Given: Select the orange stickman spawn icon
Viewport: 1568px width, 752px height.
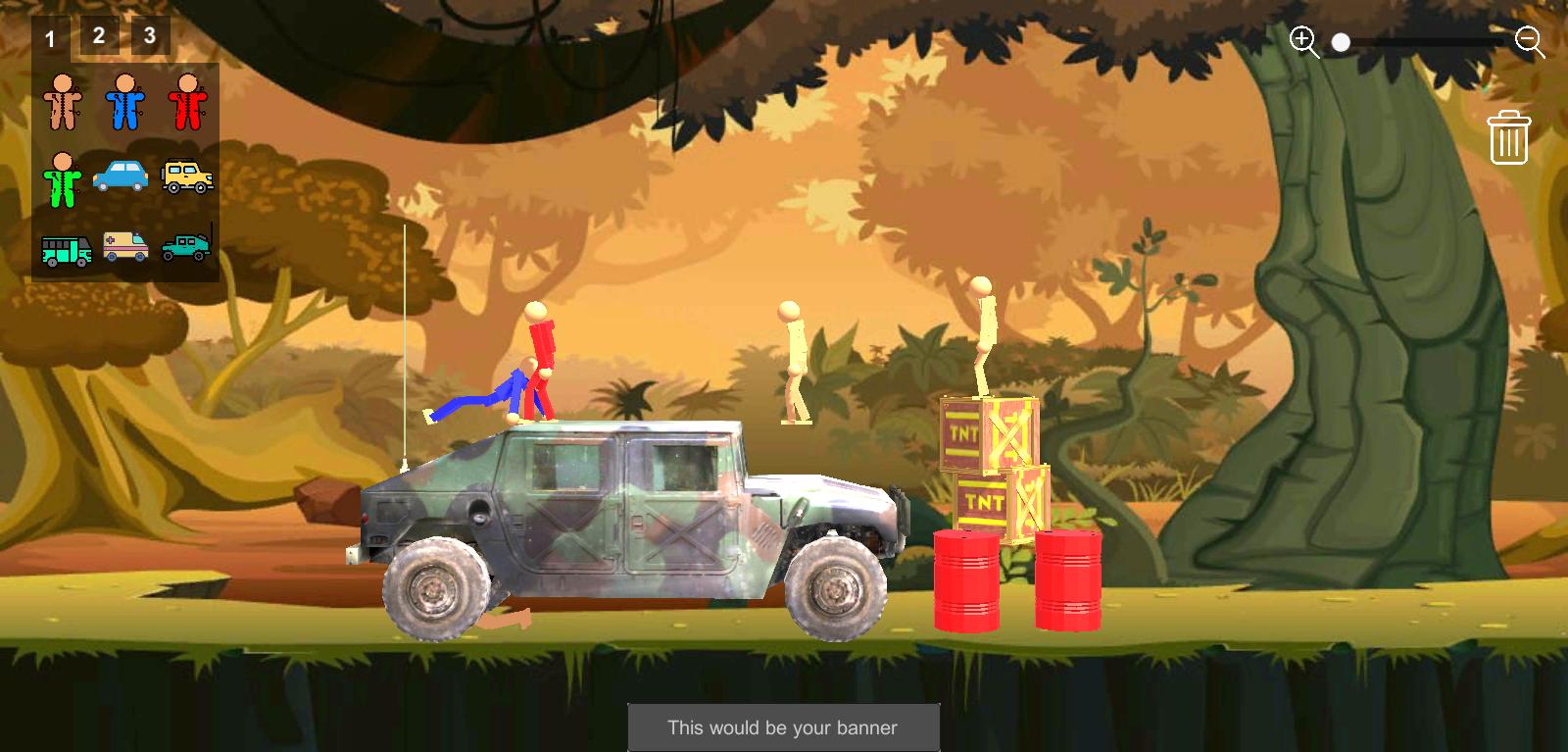Looking at the screenshot, I should click(63, 100).
